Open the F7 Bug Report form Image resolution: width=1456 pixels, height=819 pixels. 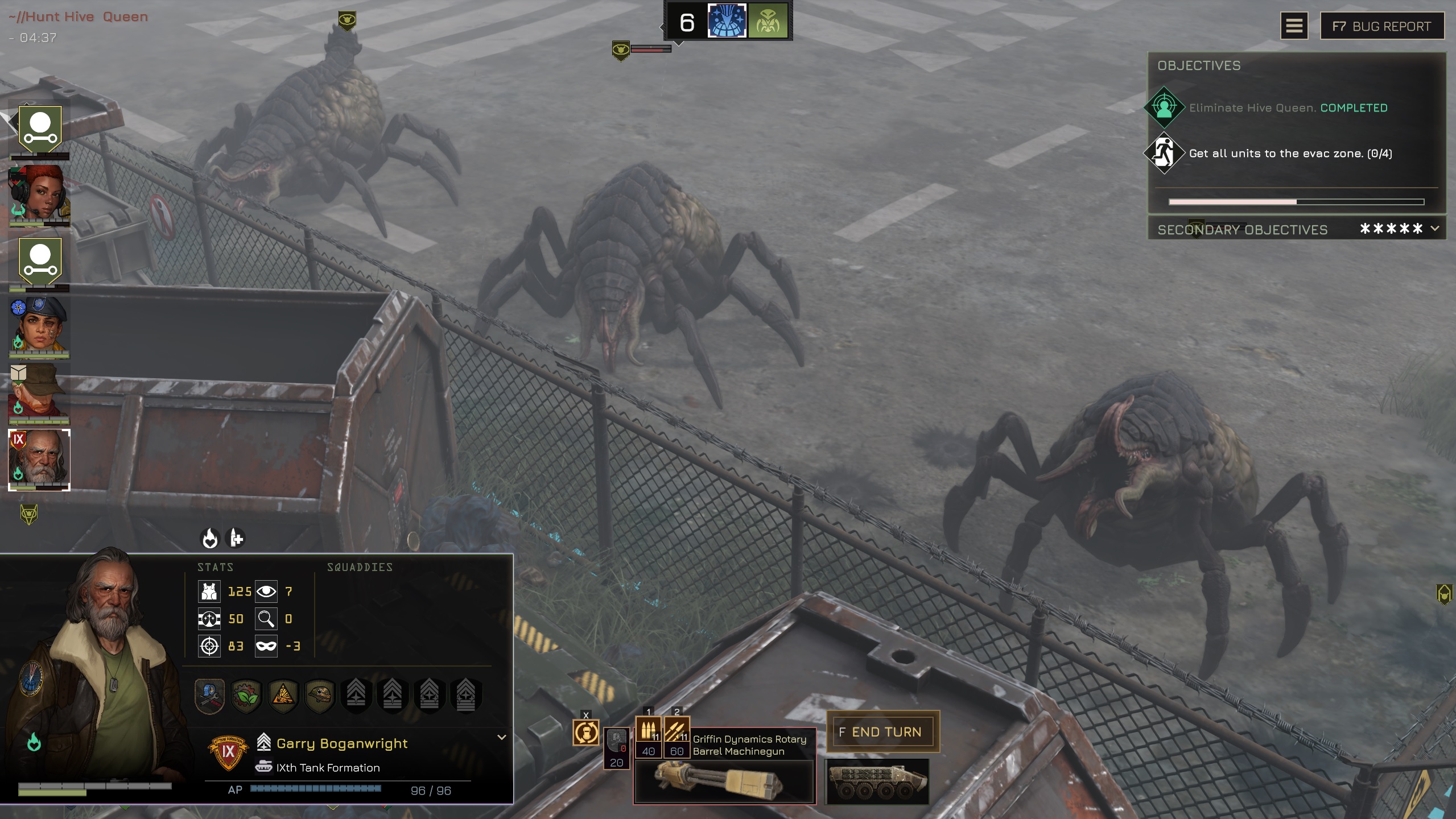[x=1381, y=26]
